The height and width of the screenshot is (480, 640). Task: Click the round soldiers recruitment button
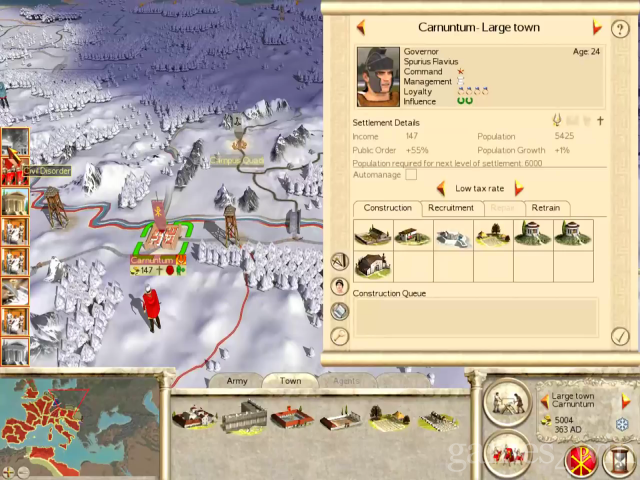point(508,453)
